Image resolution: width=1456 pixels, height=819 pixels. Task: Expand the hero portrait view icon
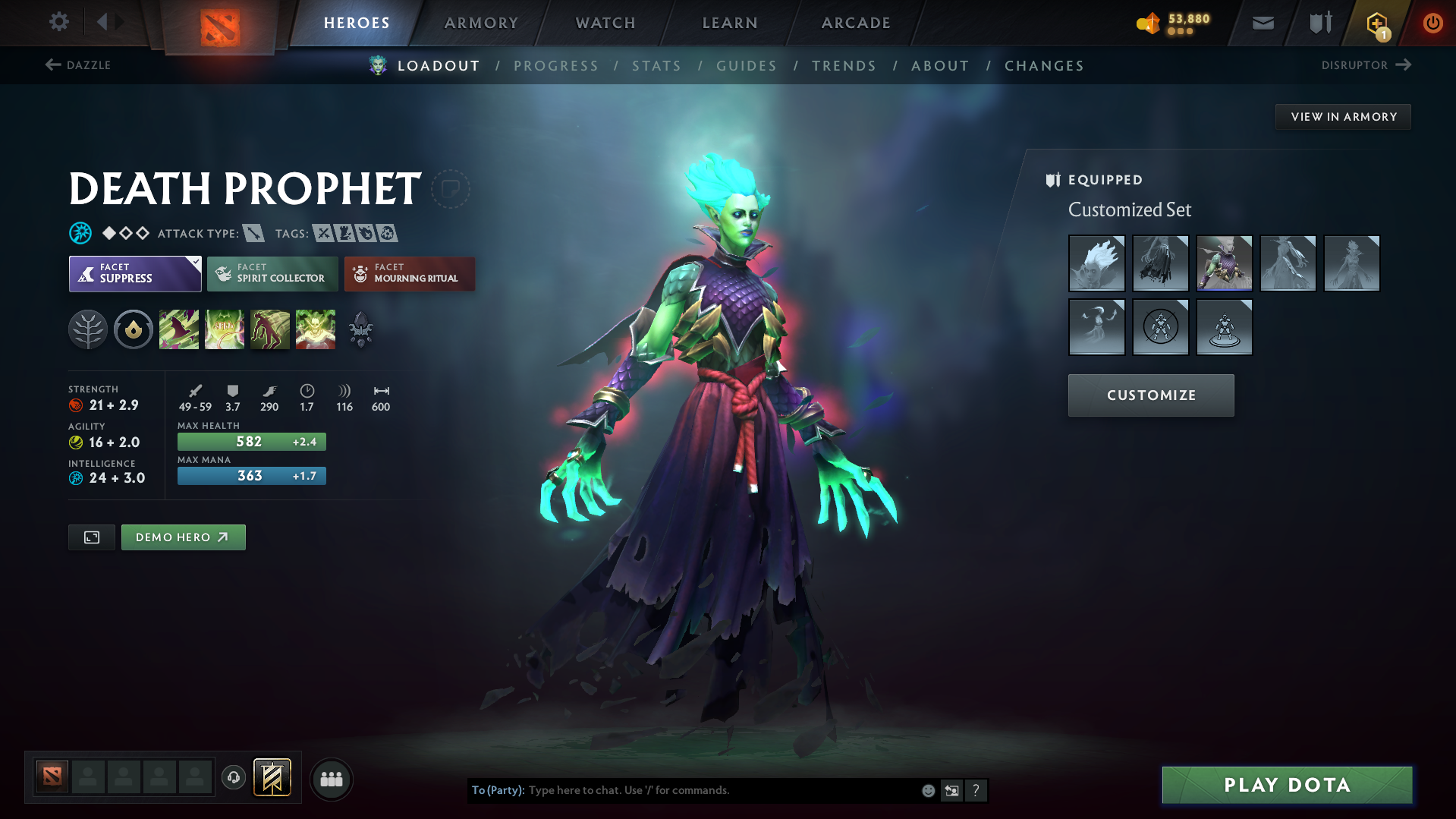(91, 537)
